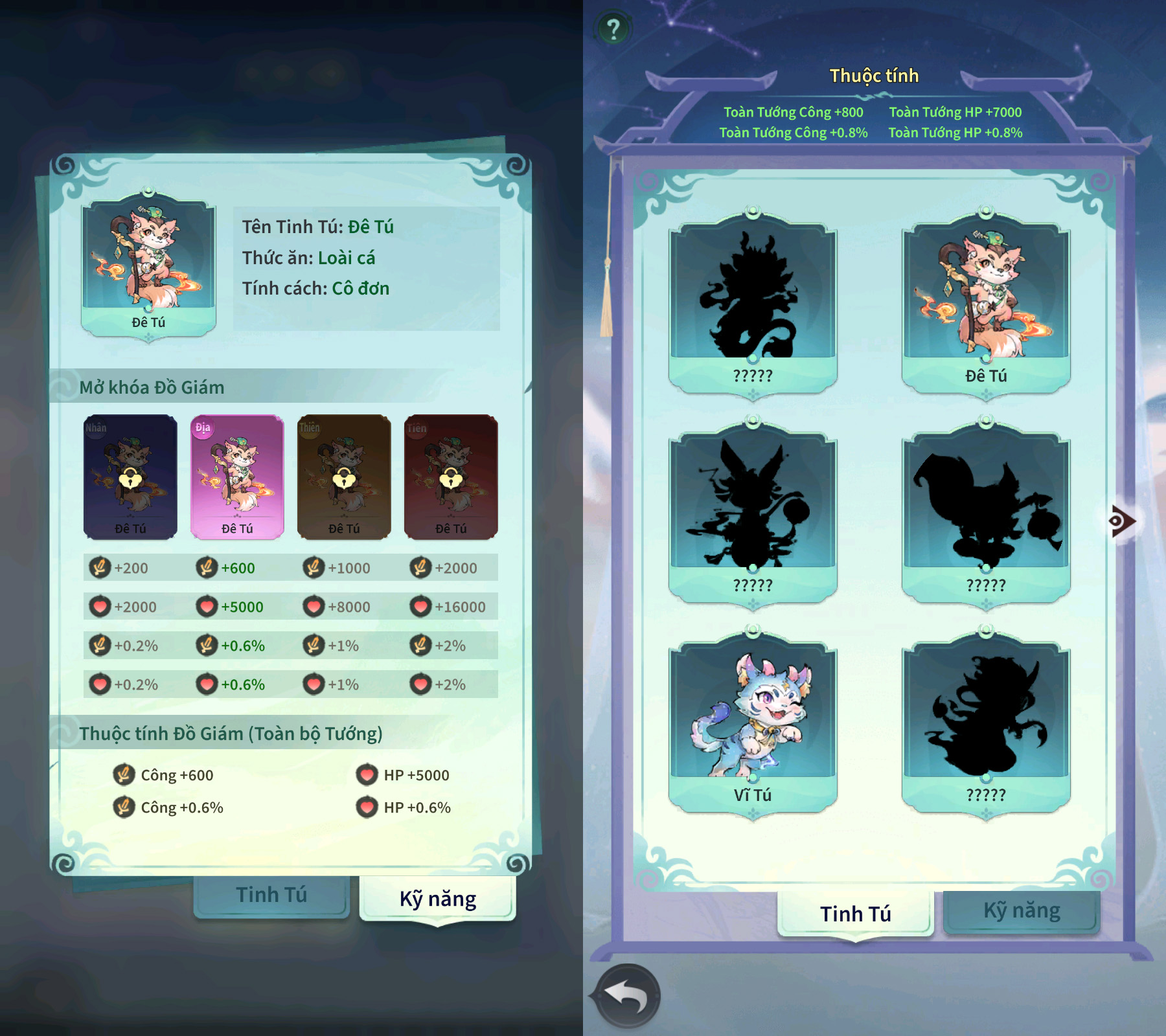Screen dimensions: 1166x1036
Task: Select the right panel's Tinh Tú tab
Action: tap(855, 913)
